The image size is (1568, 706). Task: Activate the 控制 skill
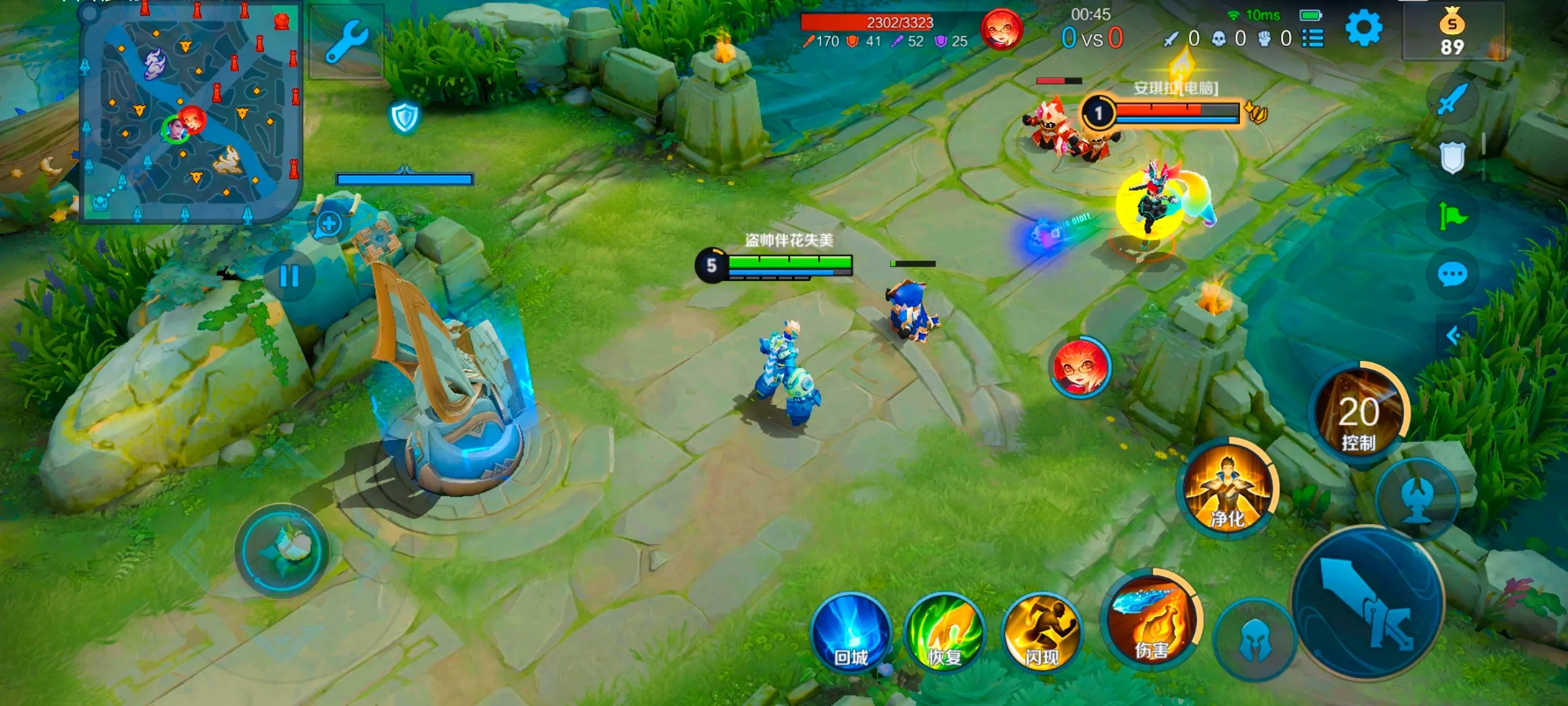[x=1360, y=414]
